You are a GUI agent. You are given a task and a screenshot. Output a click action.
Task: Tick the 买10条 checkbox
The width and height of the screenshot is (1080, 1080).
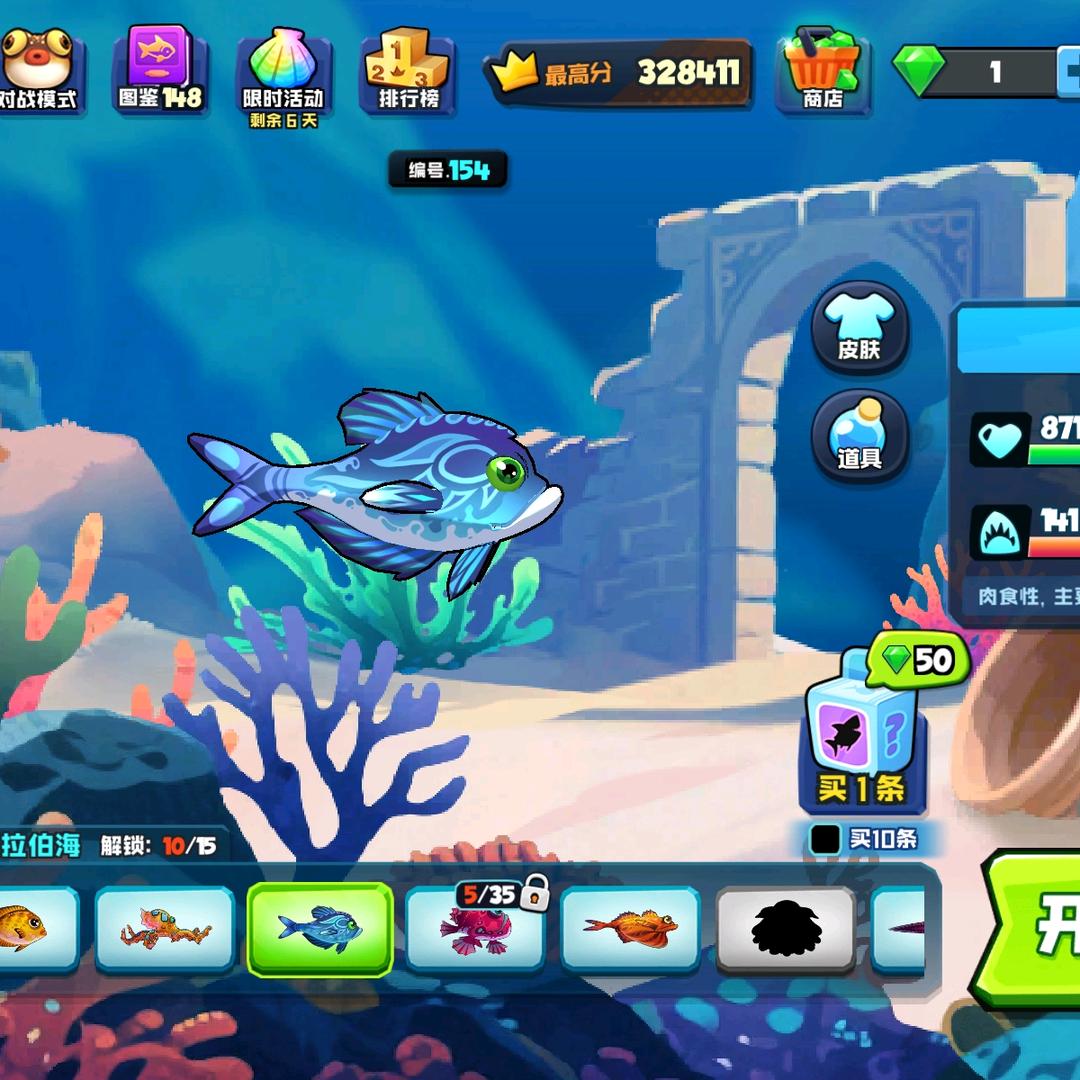826,839
